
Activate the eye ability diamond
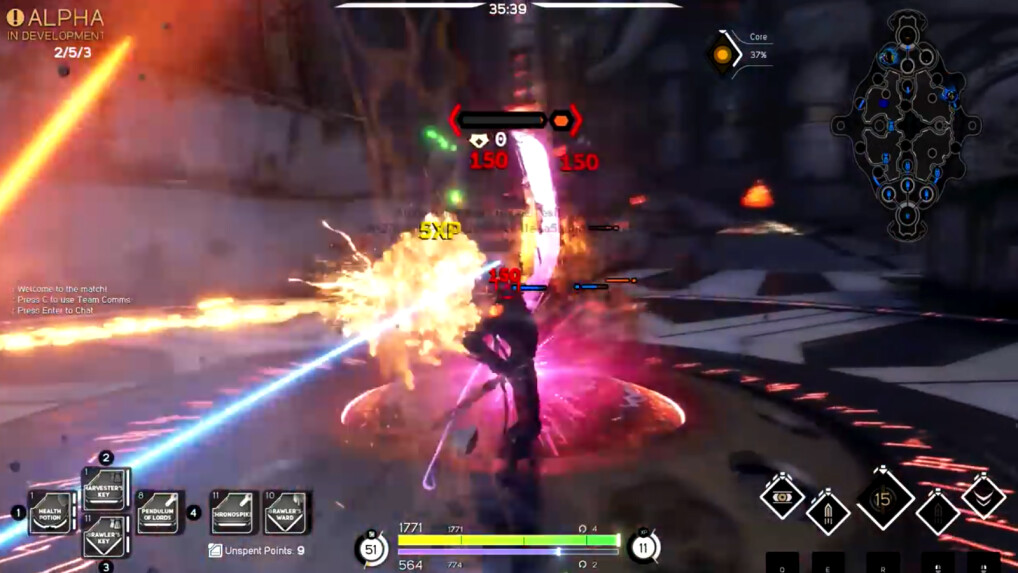pos(782,497)
